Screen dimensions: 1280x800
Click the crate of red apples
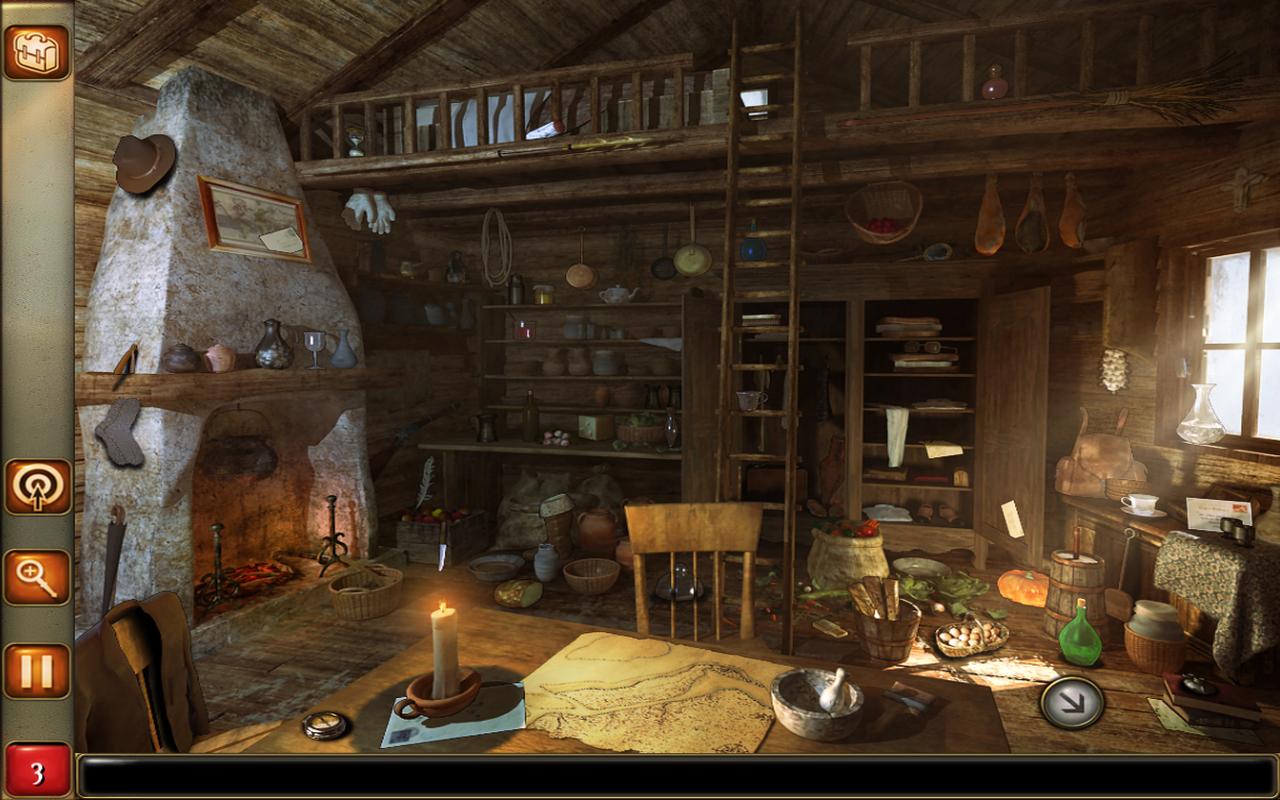pyautogui.click(x=424, y=519)
